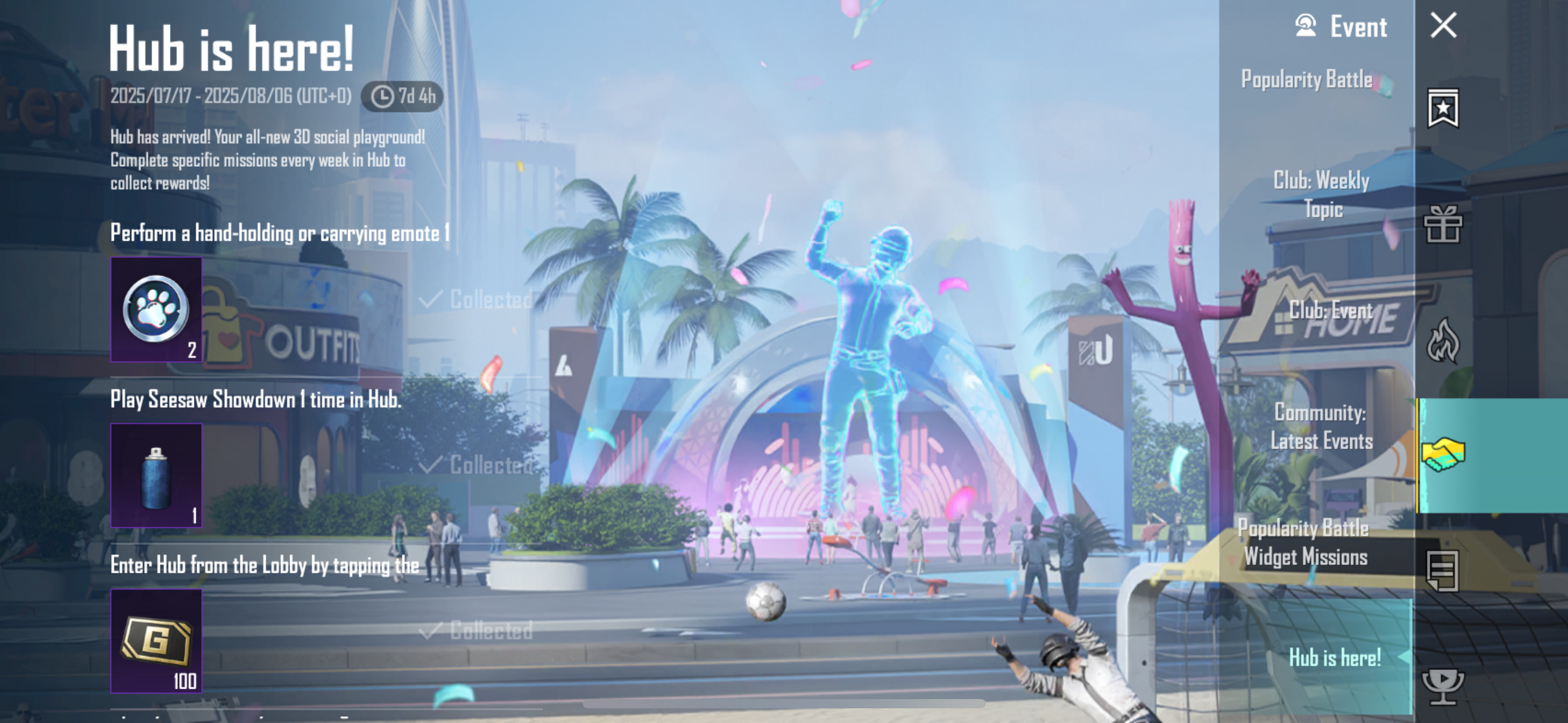The image size is (1568, 723).
Task: Open the document notes category tab
Action: [1443, 571]
